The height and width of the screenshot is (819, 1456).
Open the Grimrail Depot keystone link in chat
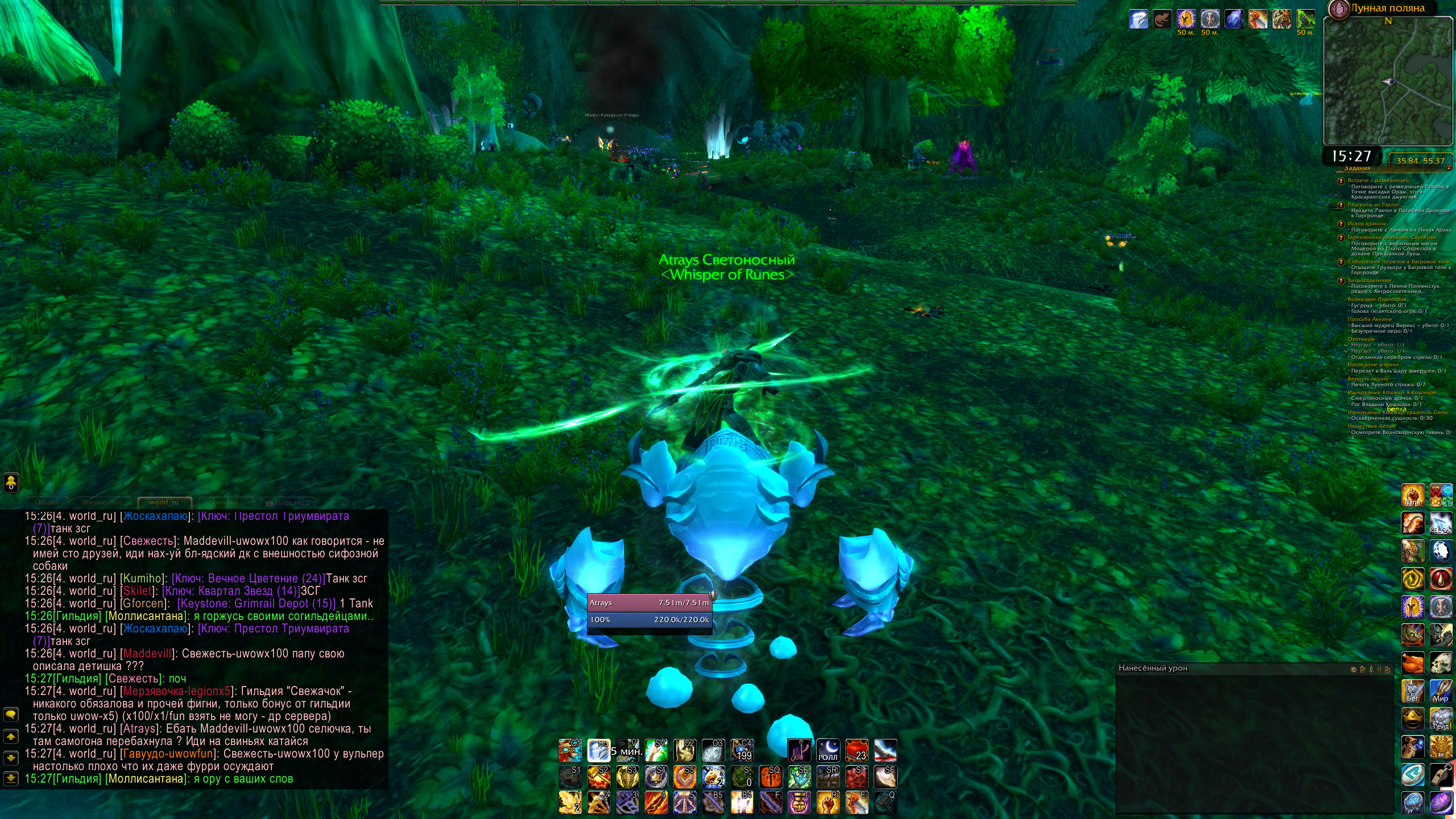coord(257,603)
